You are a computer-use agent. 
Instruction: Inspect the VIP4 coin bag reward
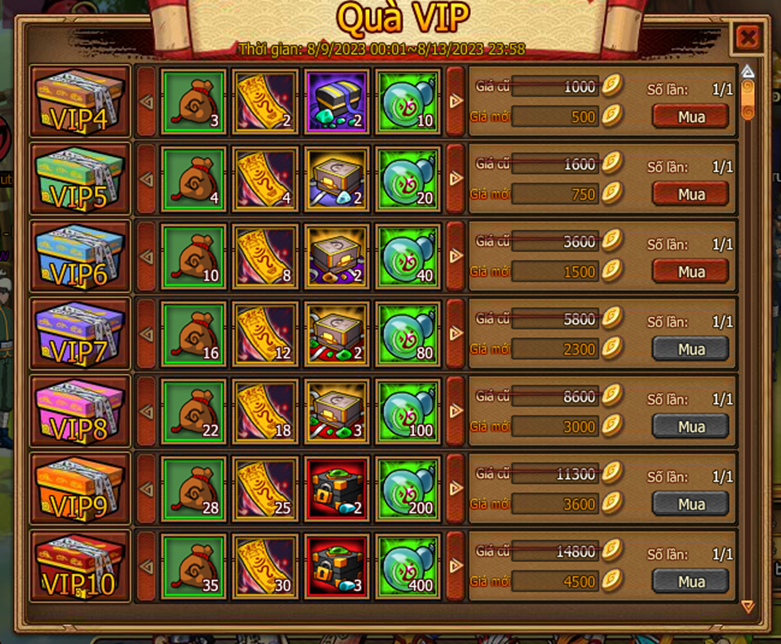pos(193,101)
